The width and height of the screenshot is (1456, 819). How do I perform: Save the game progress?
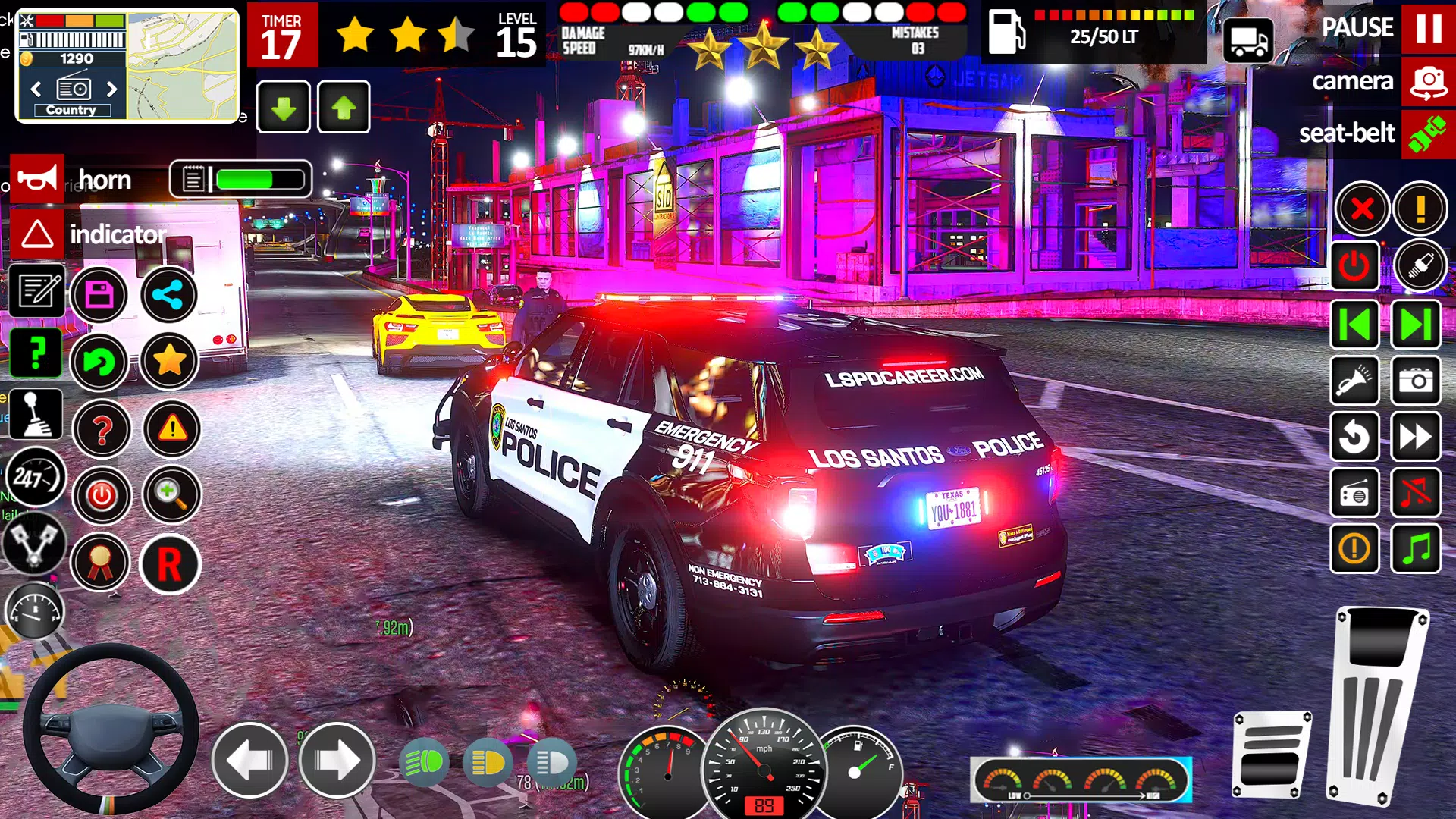(x=101, y=296)
